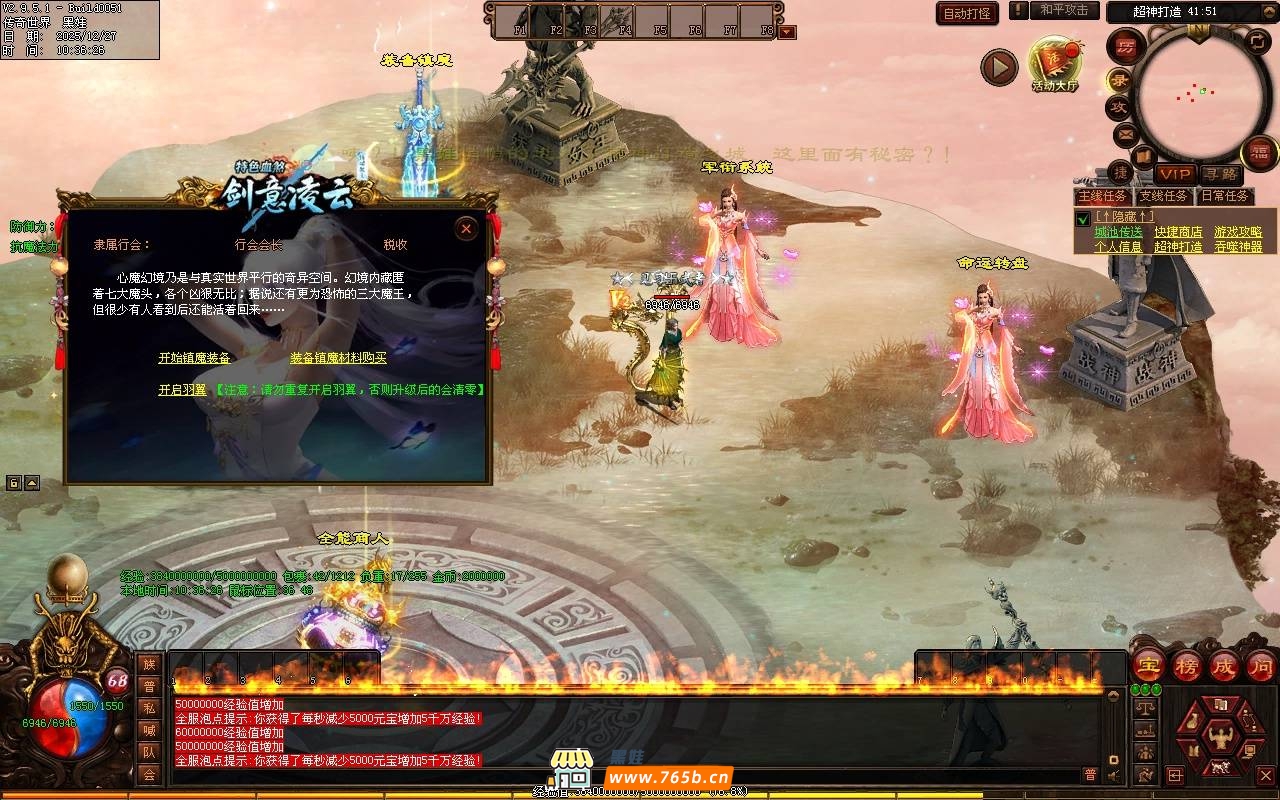Toggle 自动打怪 auto-fight button
Viewport: 1280px width, 800px height.
click(967, 13)
